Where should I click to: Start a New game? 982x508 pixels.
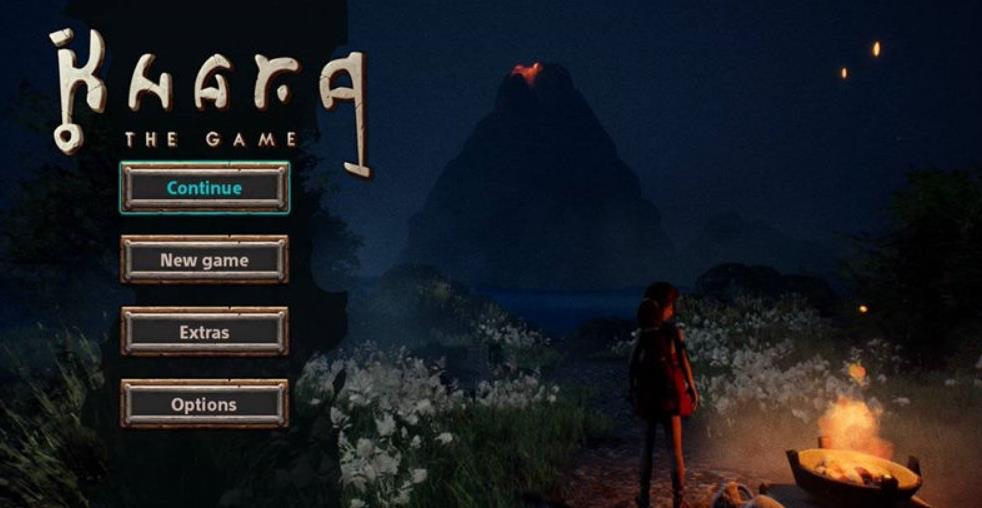204,260
